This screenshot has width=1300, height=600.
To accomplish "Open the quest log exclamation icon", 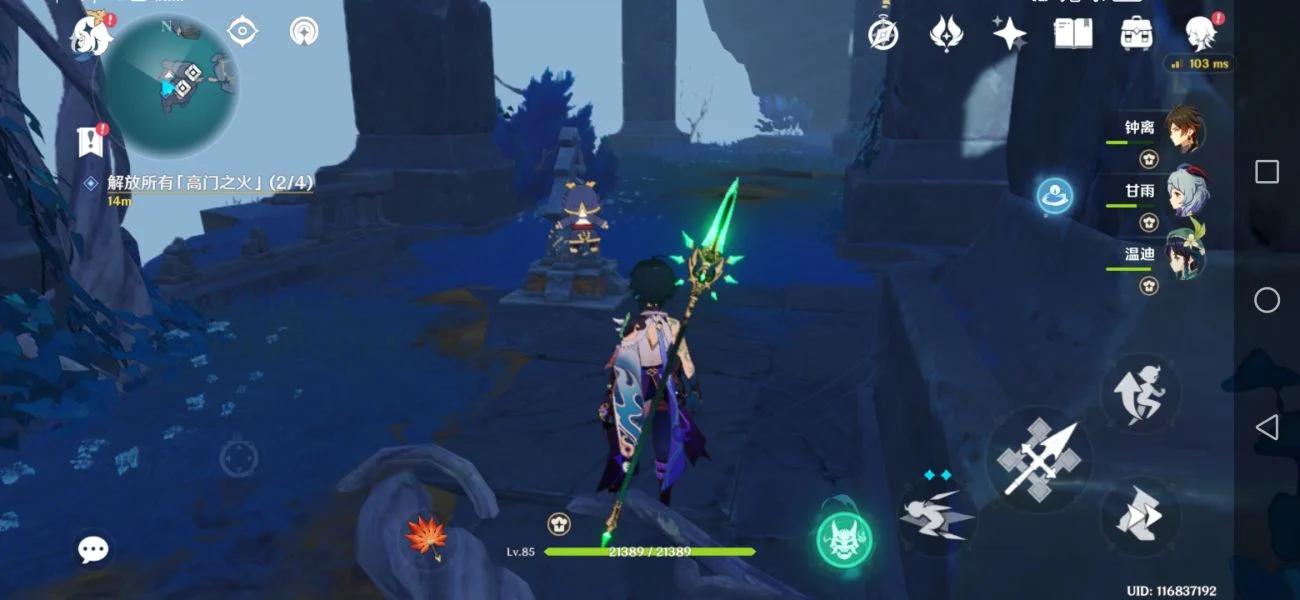I will click(91, 142).
